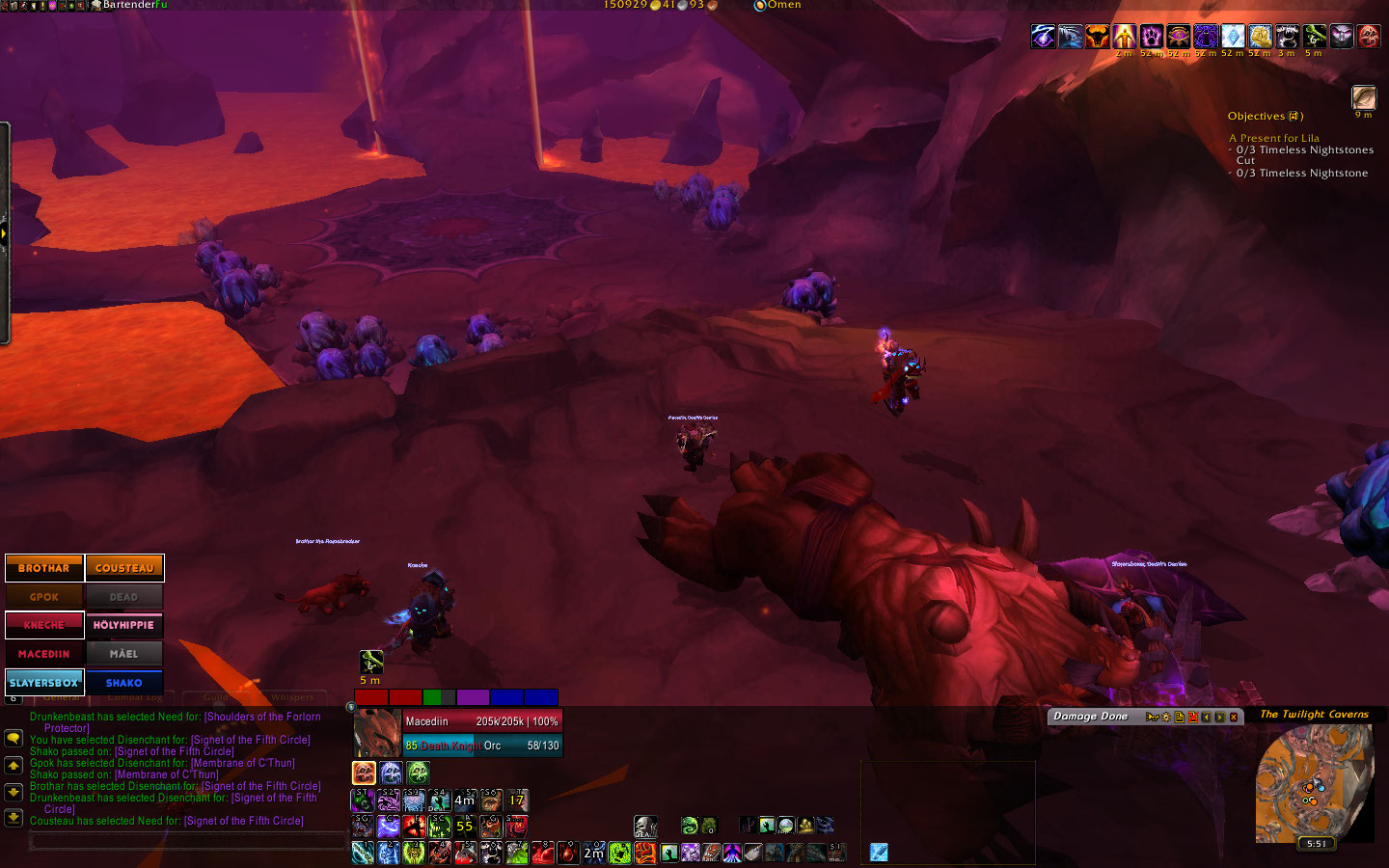Click the Holyhippie raid frame
The width and height of the screenshot is (1389, 868).
[x=124, y=625]
